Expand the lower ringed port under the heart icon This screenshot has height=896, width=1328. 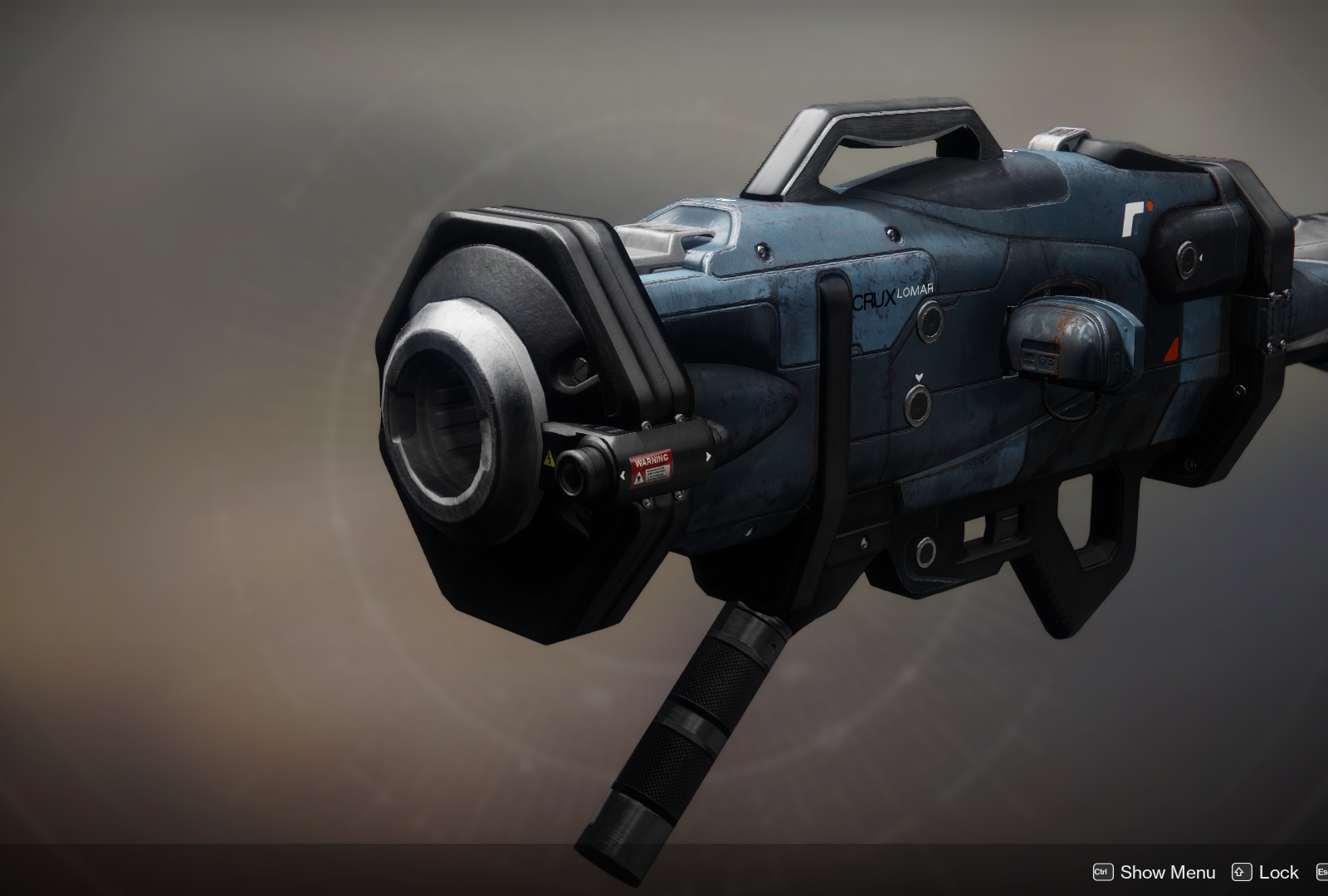[918, 406]
